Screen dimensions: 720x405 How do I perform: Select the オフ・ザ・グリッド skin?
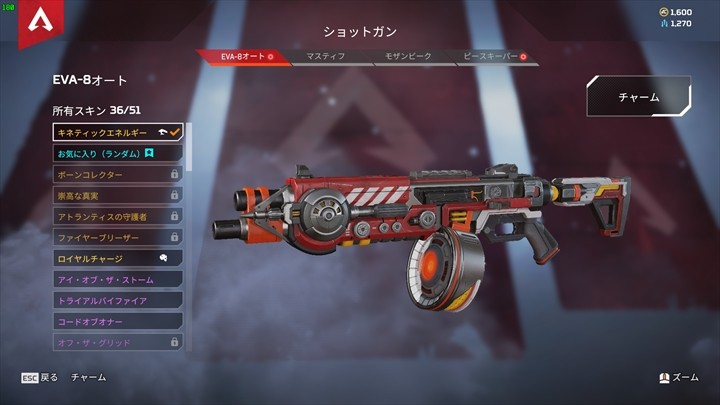click(118, 342)
